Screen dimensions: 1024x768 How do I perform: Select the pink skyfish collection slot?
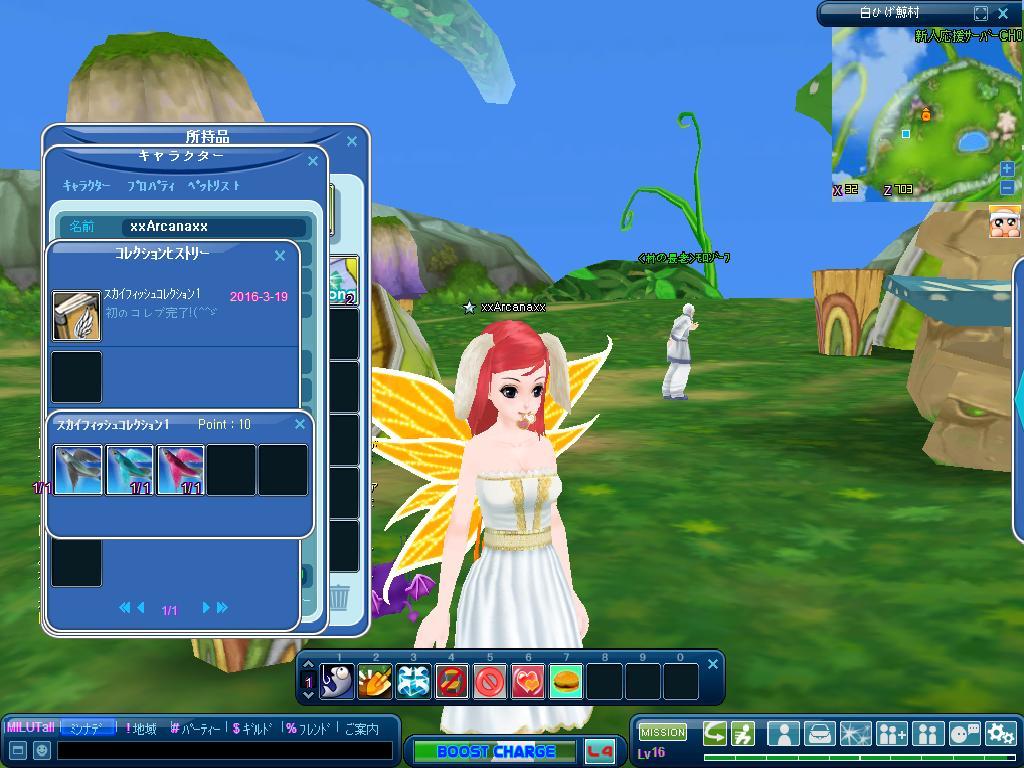click(181, 470)
